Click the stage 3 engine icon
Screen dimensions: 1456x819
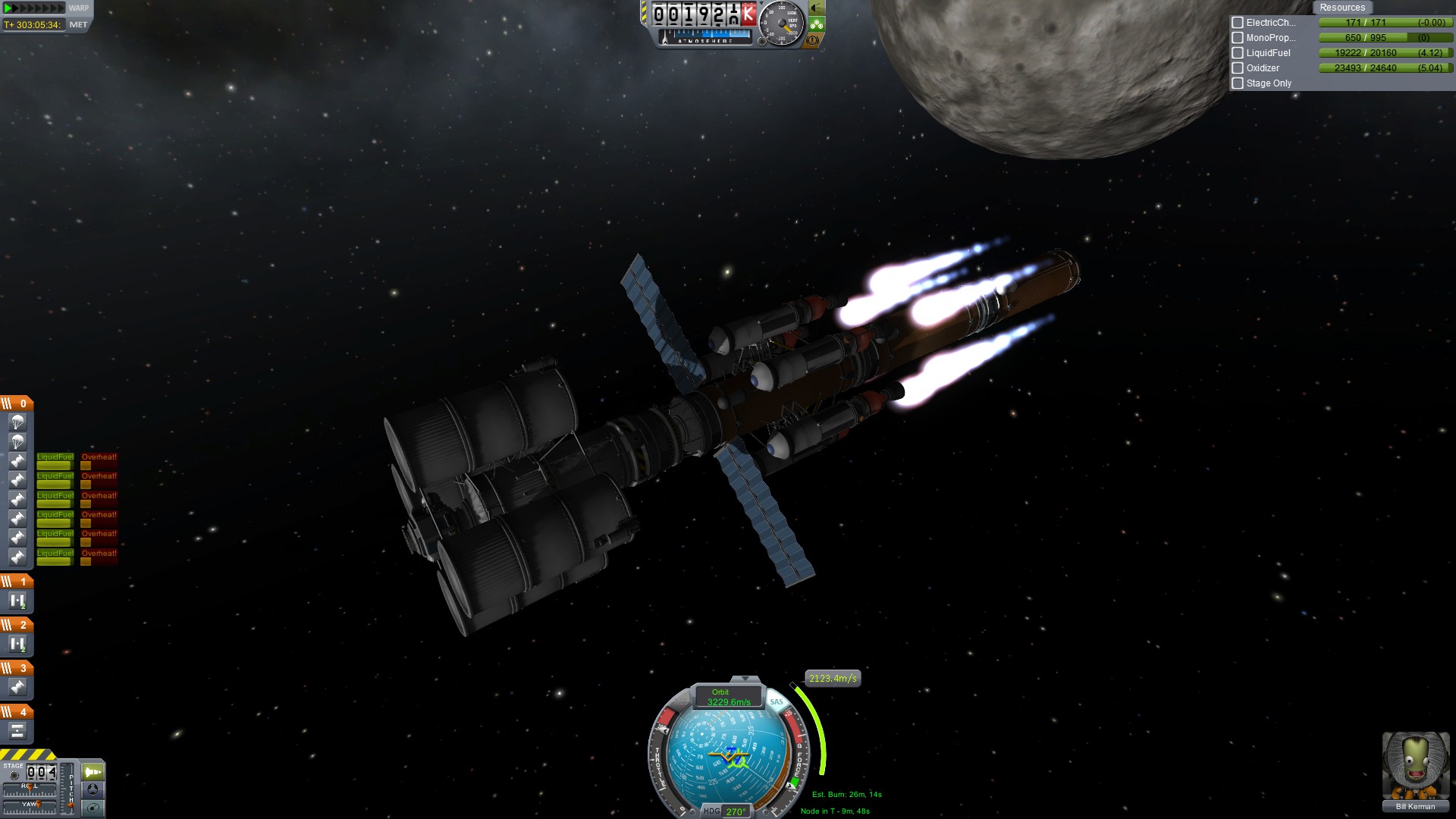tap(17, 687)
